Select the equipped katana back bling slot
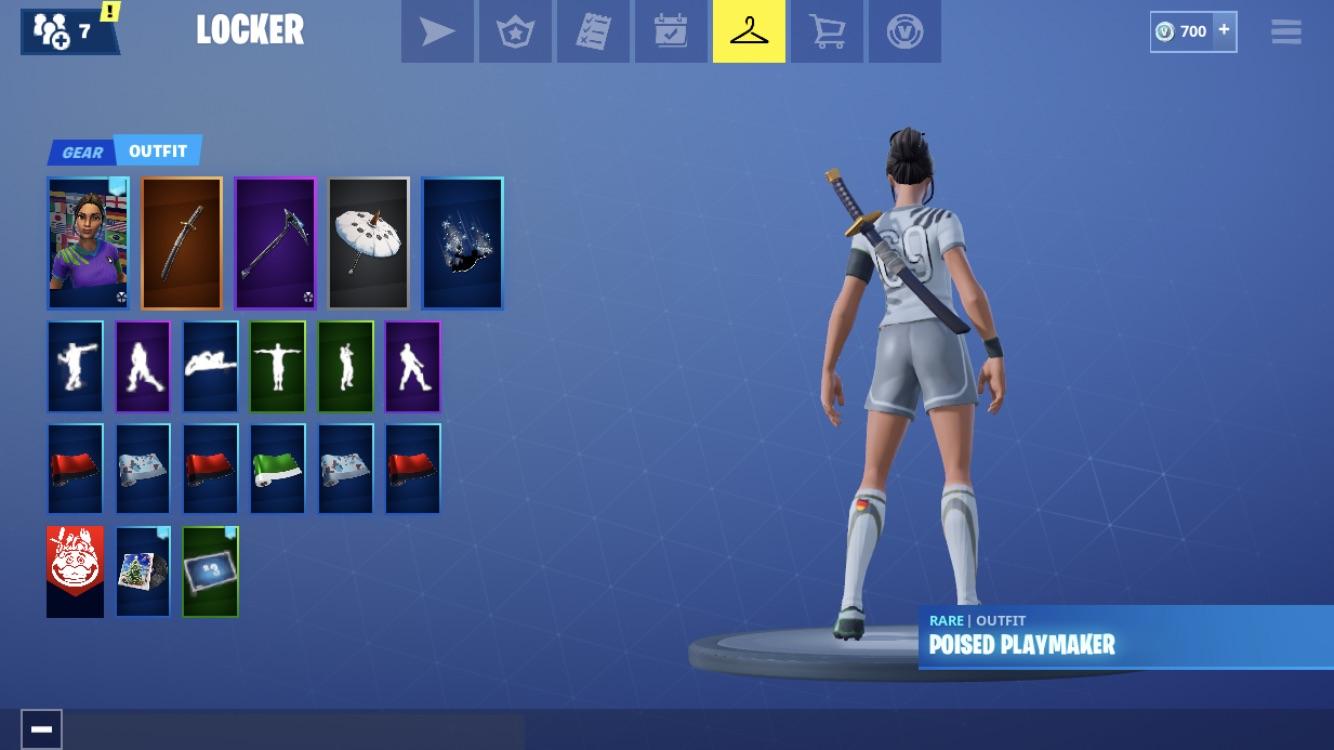1334x750 pixels. coord(181,242)
